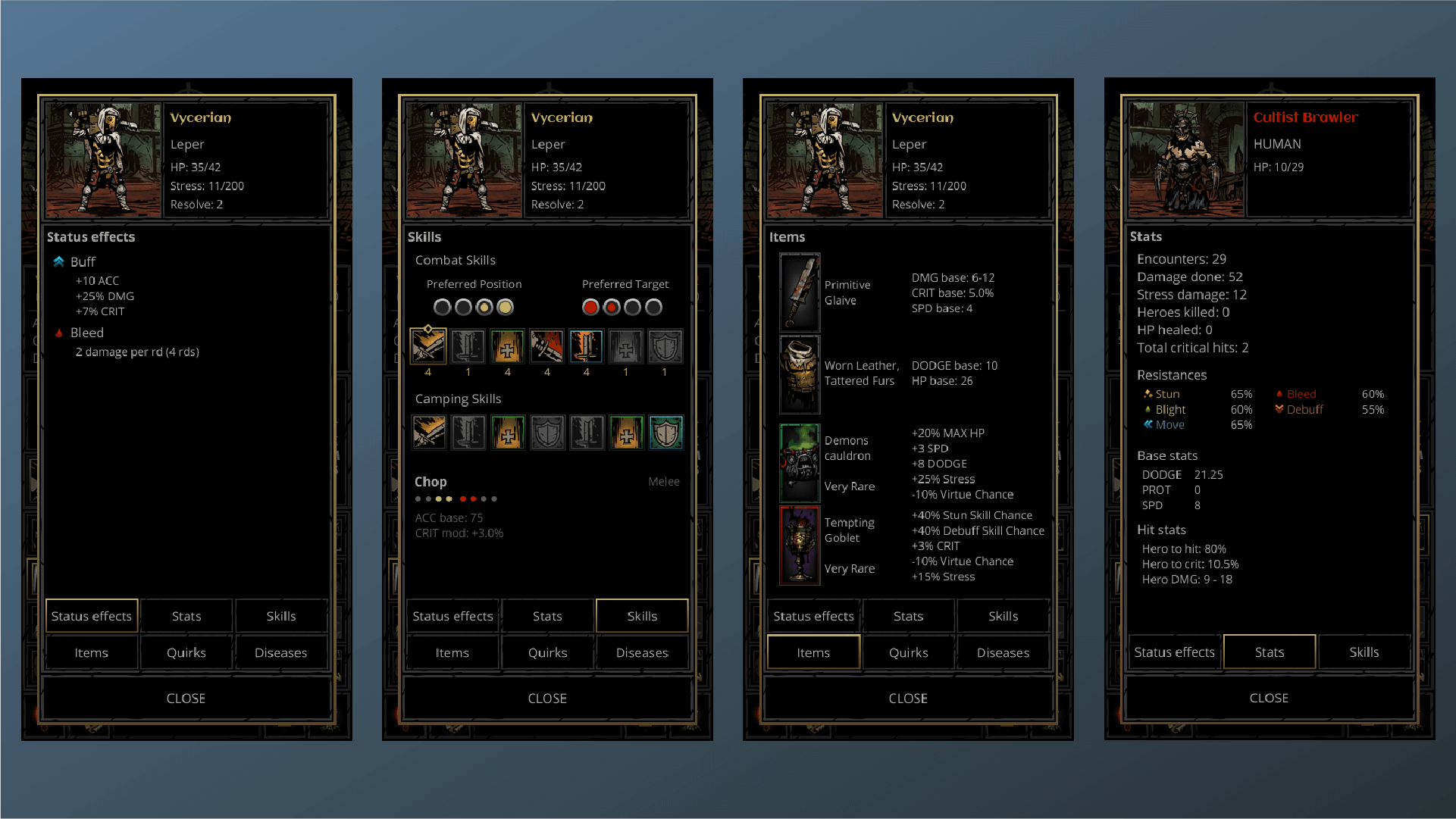The image size is (1456, 819).
Task: Select the highlighted Chop combat skill icon
Action: [428, 347]
